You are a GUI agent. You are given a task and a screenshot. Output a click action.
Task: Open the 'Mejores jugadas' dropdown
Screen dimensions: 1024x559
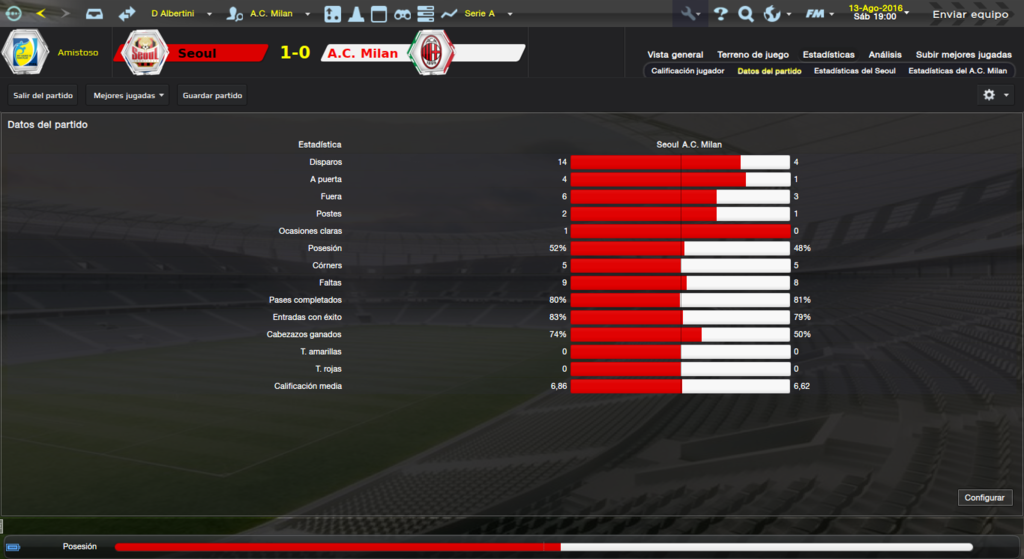(128, 95)
